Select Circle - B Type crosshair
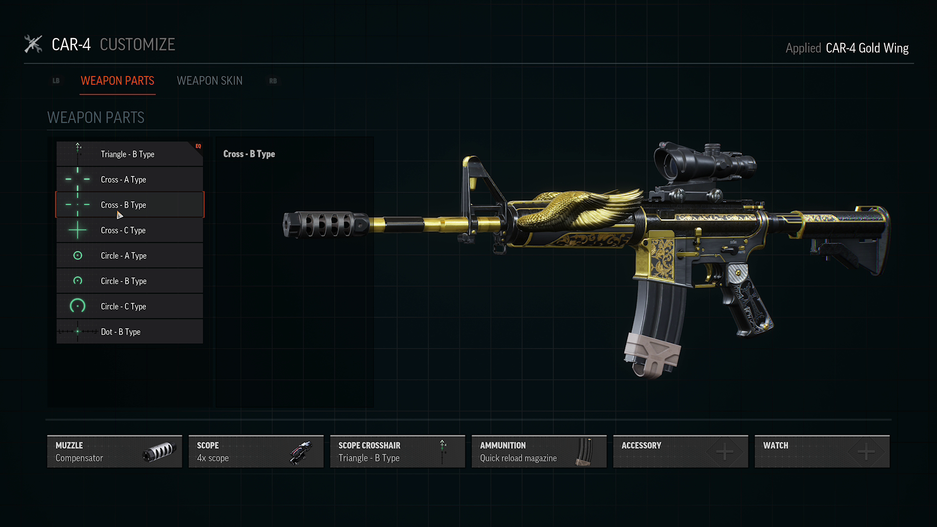 (129, 281)
